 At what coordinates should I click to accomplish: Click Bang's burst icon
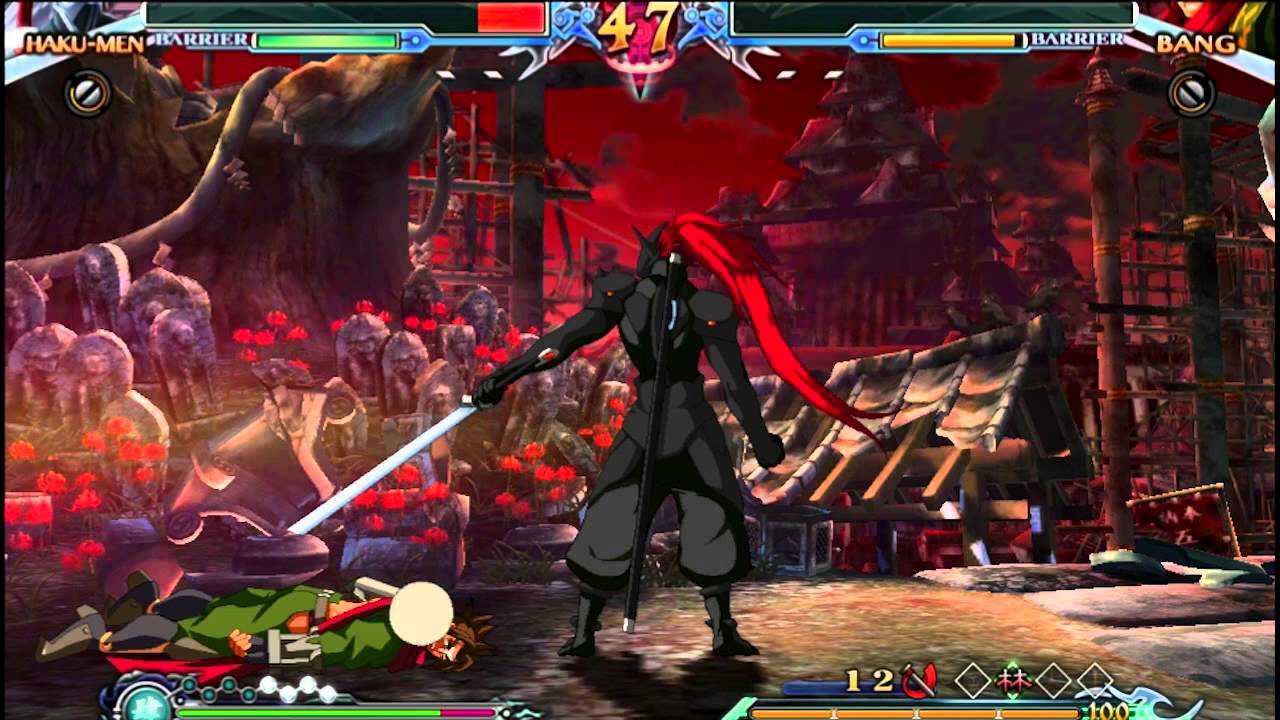coord(1191,93)
